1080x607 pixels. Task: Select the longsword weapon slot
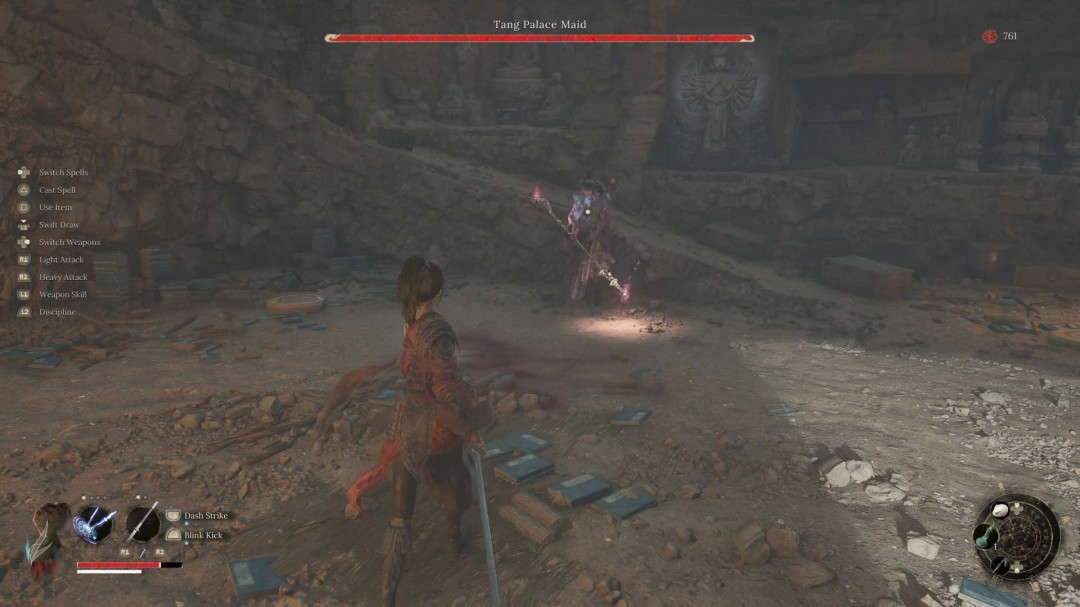(x=143, y=524)
